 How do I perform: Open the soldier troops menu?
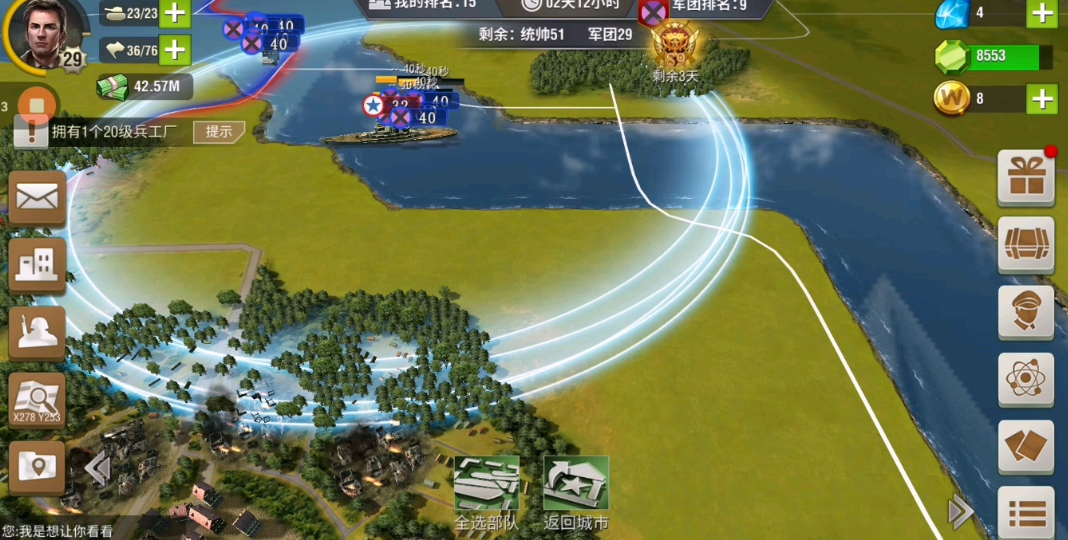(x=38, y=332)
